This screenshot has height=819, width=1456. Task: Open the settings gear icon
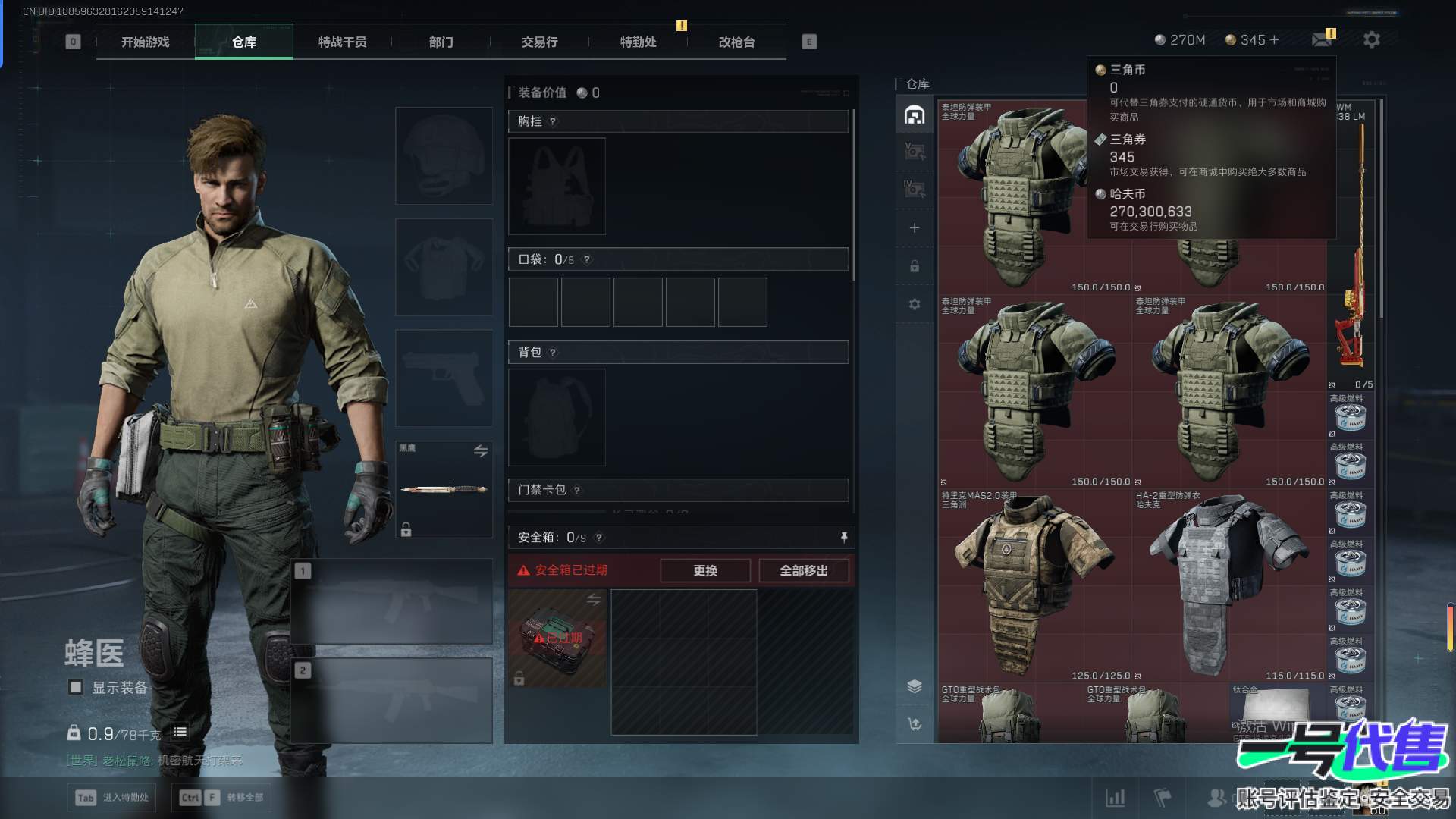(1371, 39)
